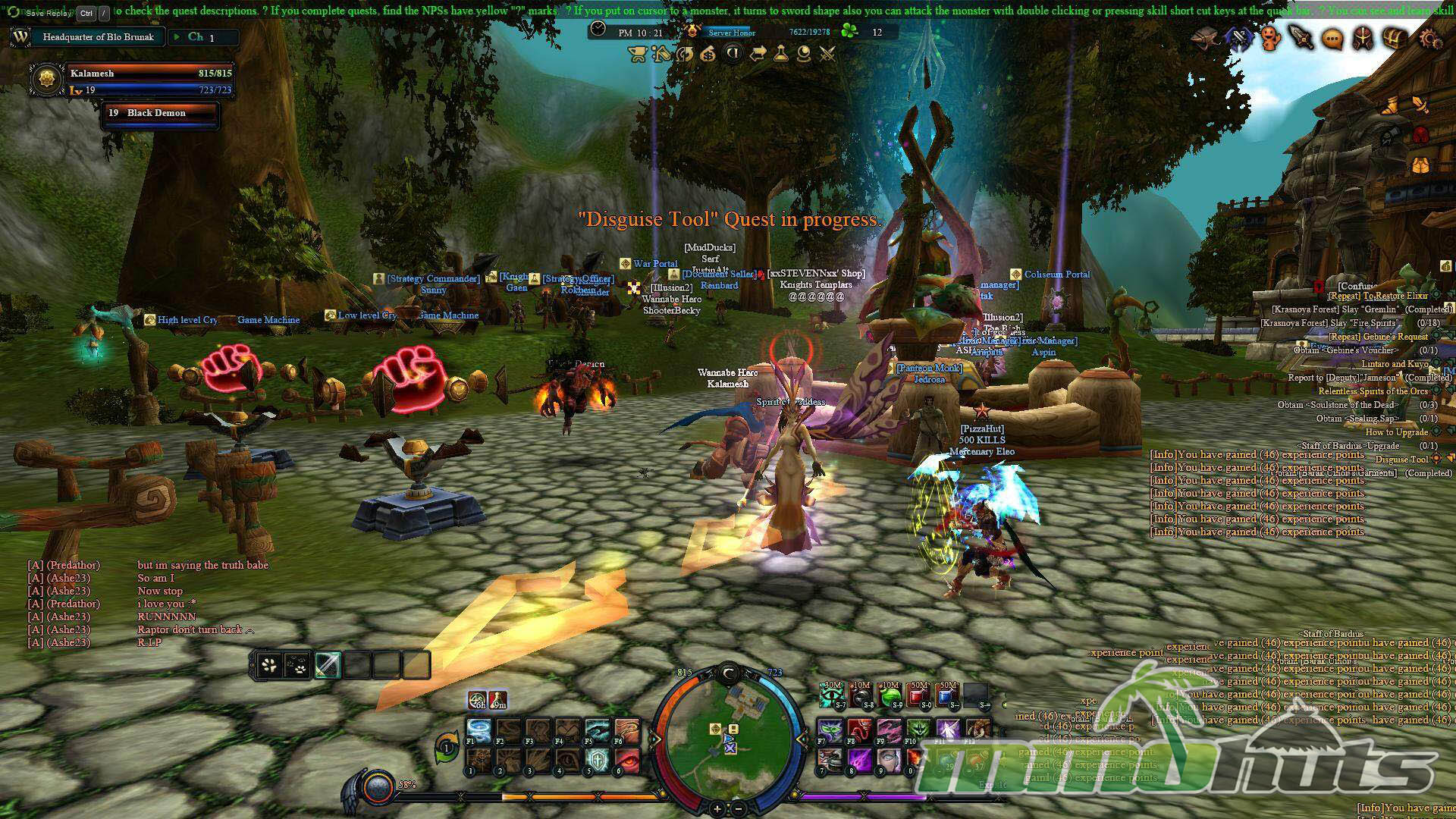Viewport: 1456px width, 819px height.
Task: Activate the red eye skill on slot 6
Action: 627,759
